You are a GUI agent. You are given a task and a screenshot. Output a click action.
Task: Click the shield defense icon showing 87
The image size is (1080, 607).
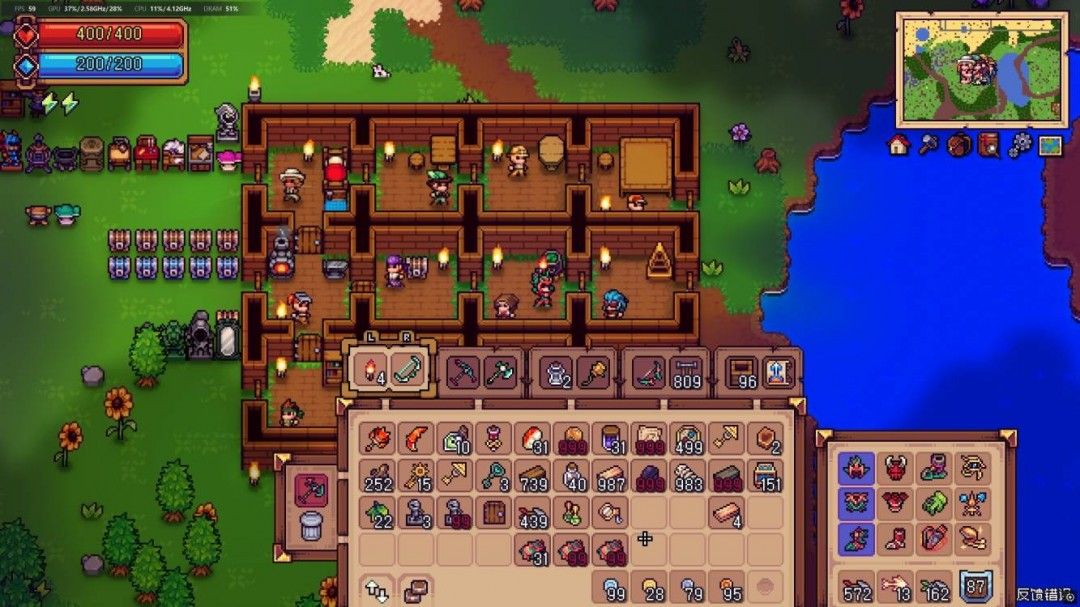pyautogui.click(x=975, y=587)
